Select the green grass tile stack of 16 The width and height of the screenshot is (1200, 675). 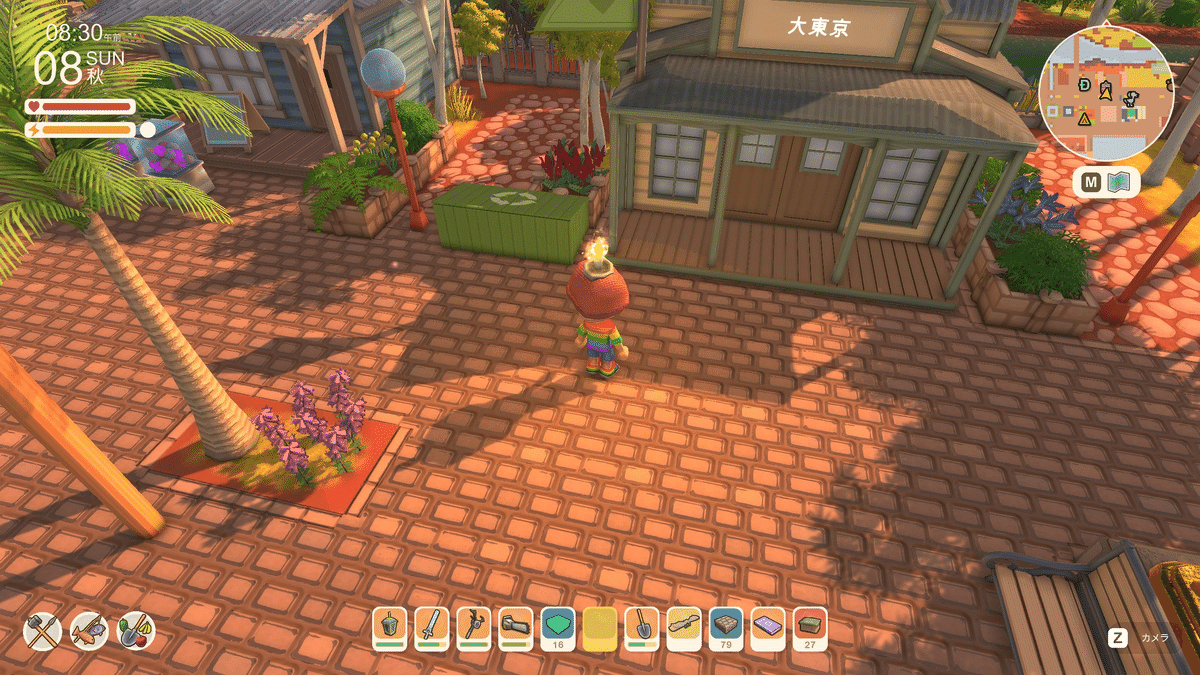[x=558, y=626]
